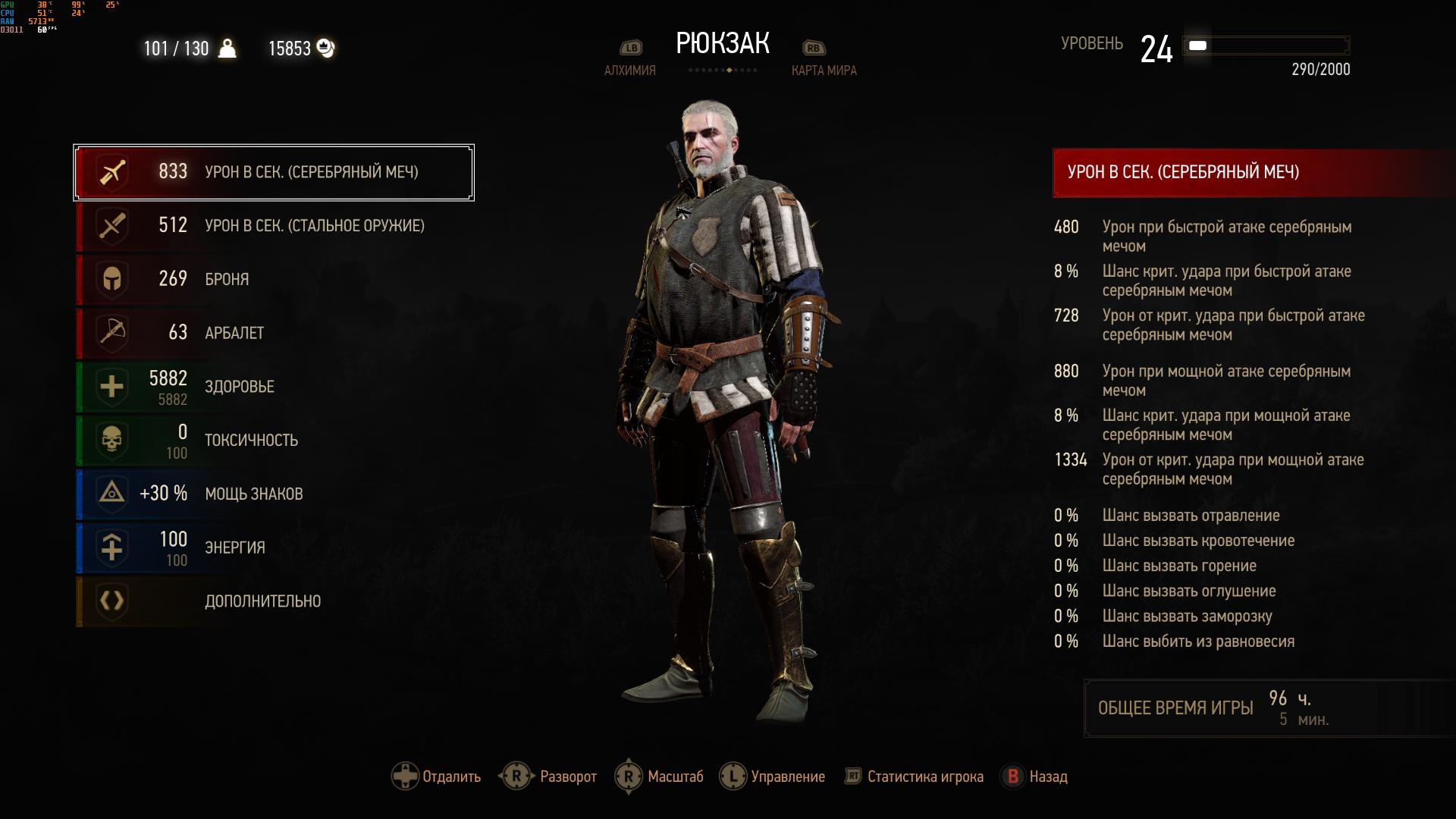Open the Дополнительно additional stats row
1456x819 pixels.
click(x=273, y=601)
